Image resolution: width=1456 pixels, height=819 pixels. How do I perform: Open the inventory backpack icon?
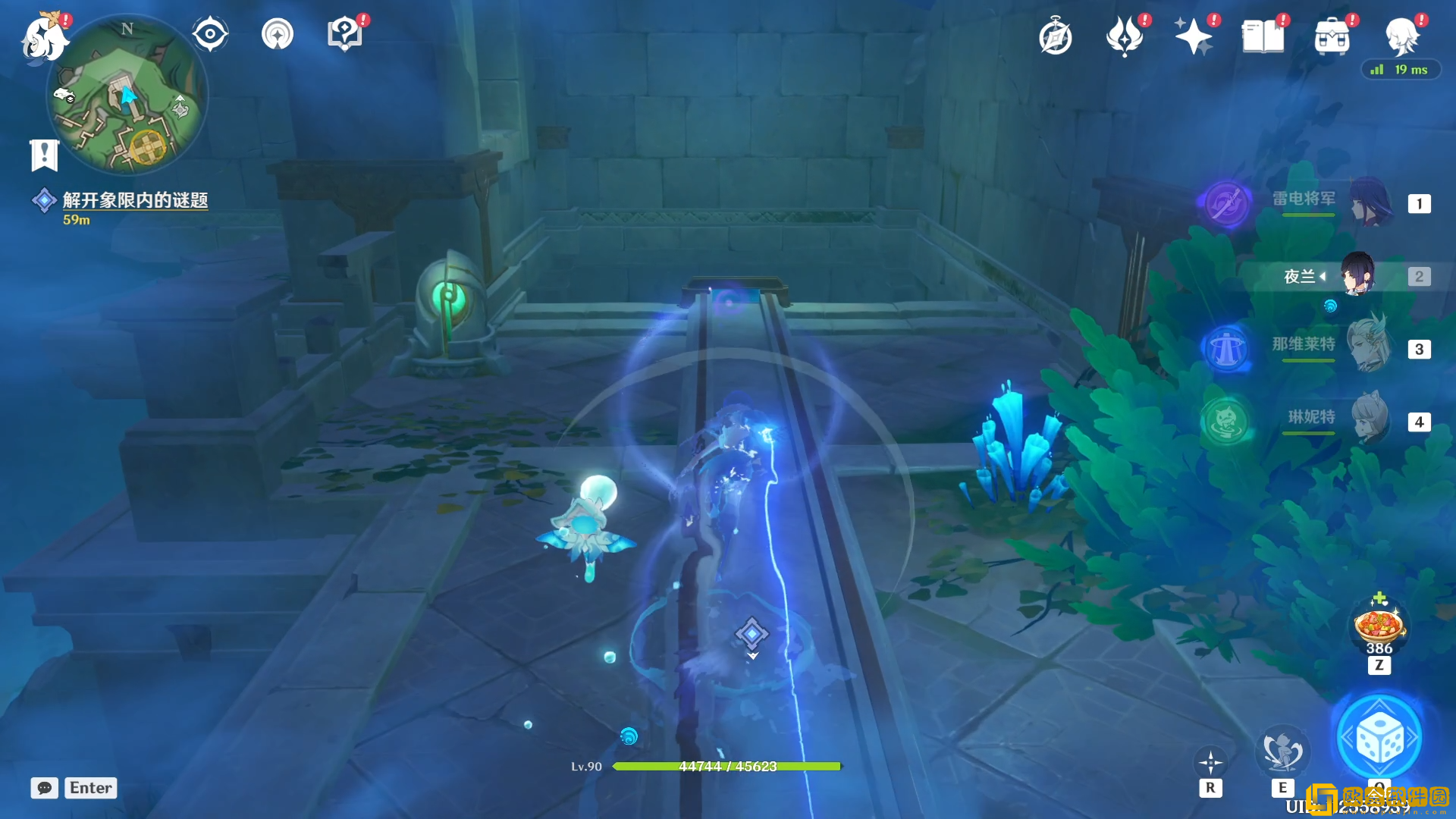[x=1332, y=36]
